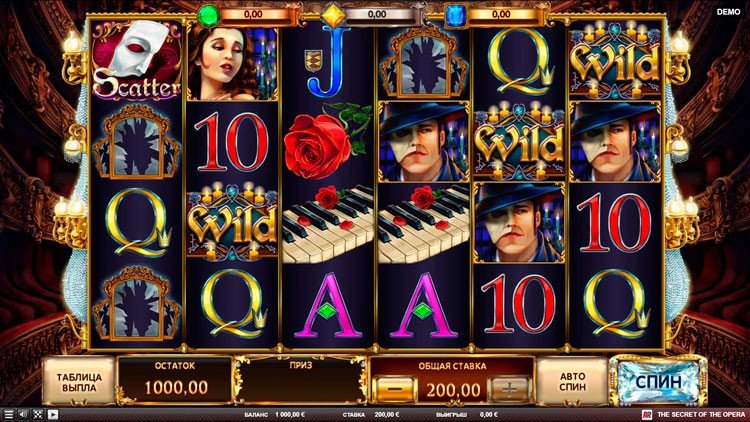The image size is (750, 422).
Task: Increase total bet with the plus button
Action: (x=511, y=388)
